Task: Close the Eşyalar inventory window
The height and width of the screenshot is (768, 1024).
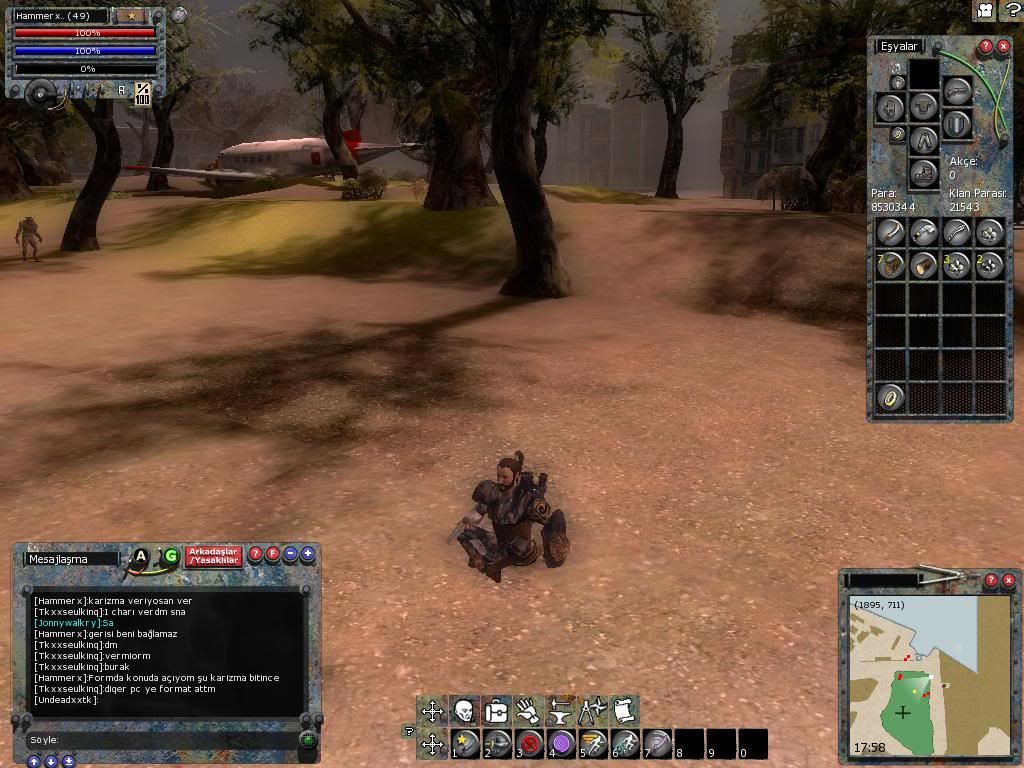Action: [1003, 47]
